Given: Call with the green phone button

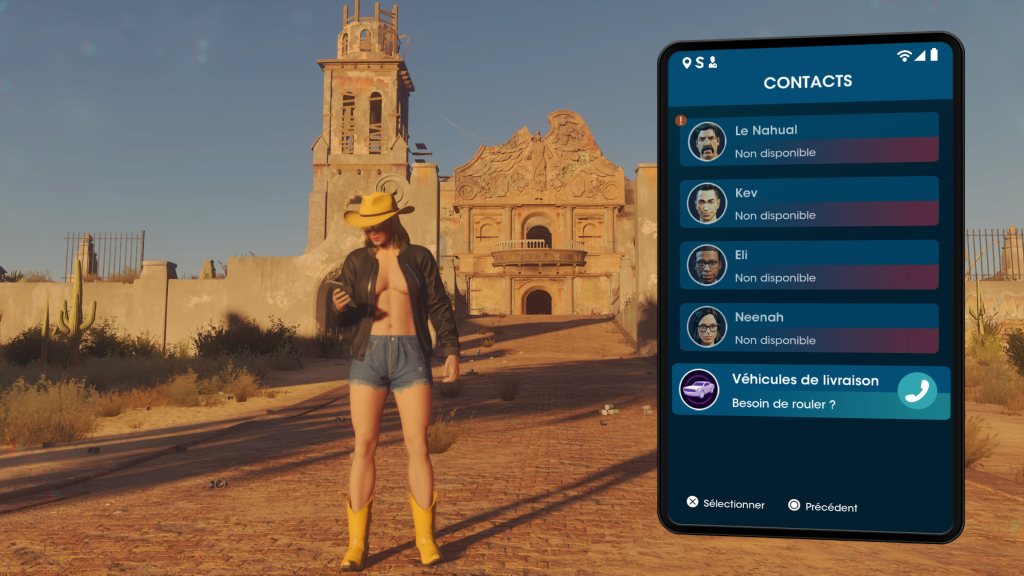Looking at the screenshot, I should point(916,391).
